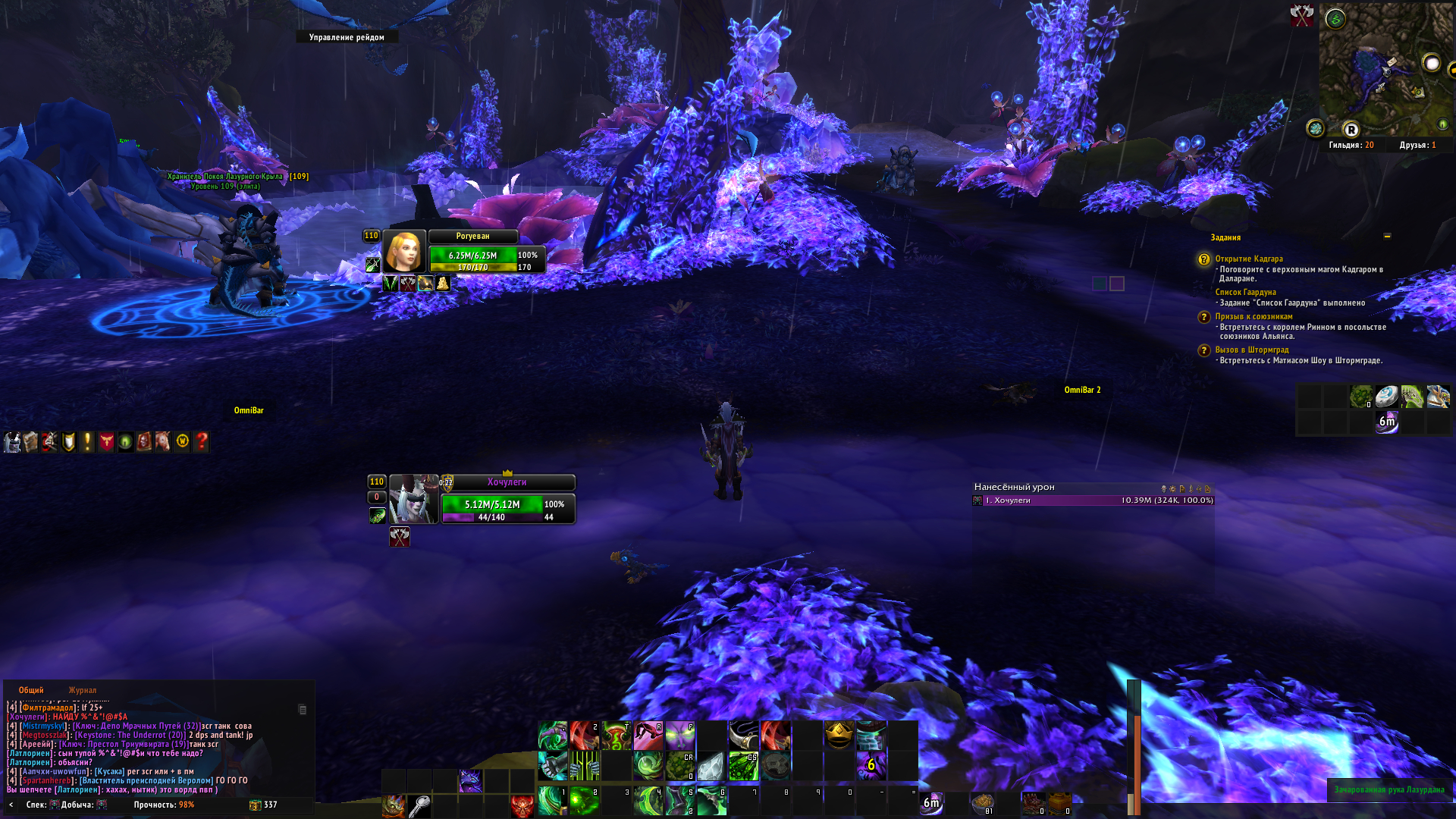This screenshot has height=819, width=1456.
Task: Use the white crystal item slot
Action: pos(711,766)
